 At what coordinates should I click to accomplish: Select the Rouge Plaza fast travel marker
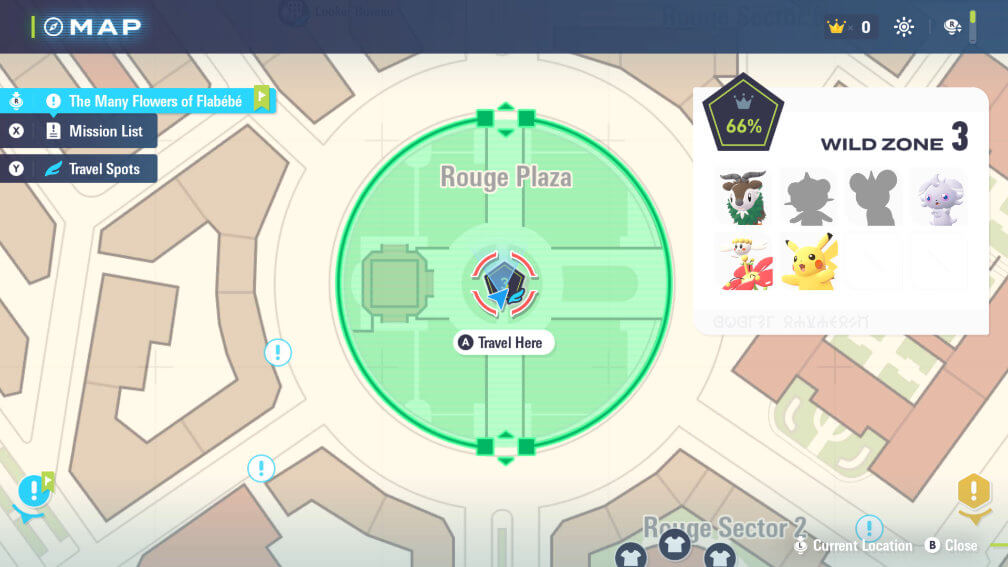click(504, 285)
